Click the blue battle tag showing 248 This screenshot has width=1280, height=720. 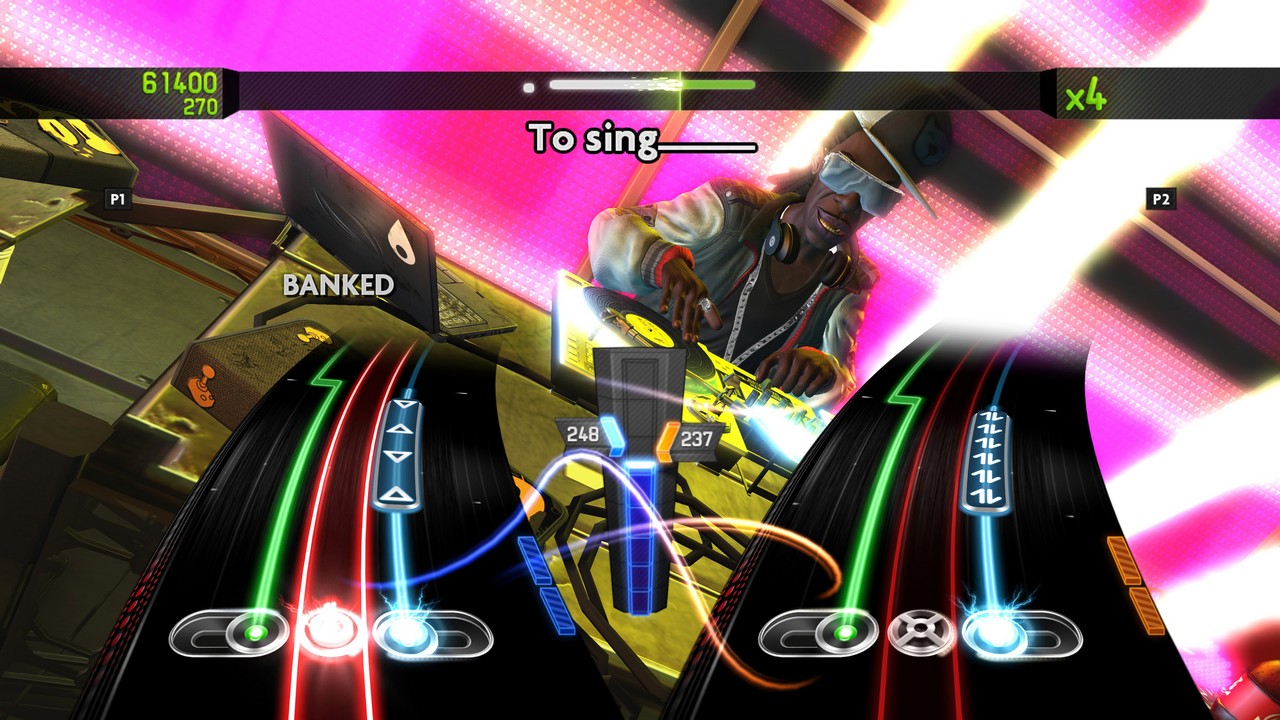tap(584, 435)
